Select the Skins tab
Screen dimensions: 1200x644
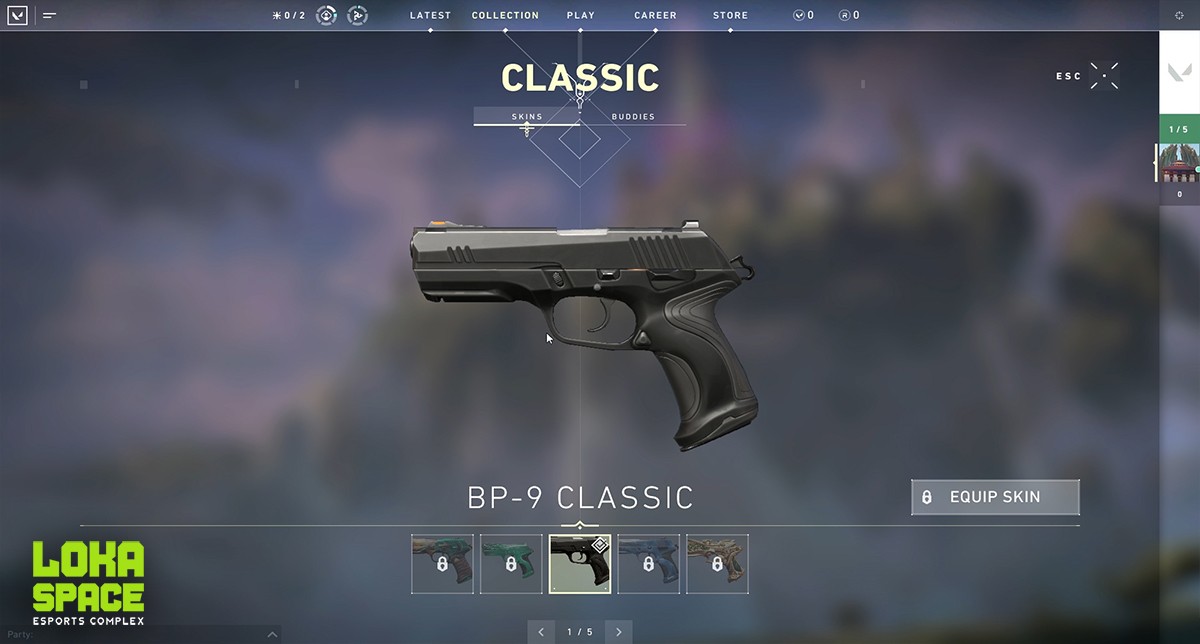527,116
